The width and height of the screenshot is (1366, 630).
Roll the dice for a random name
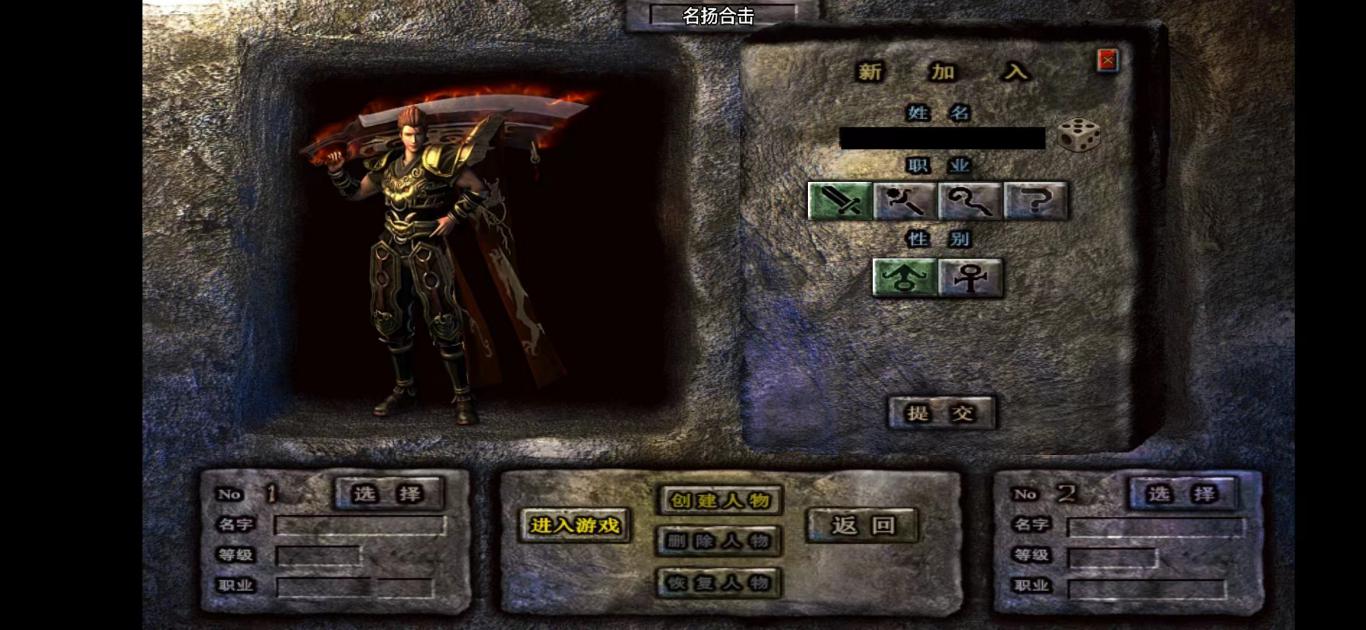pyautogui.click(x=1079, y=135)
